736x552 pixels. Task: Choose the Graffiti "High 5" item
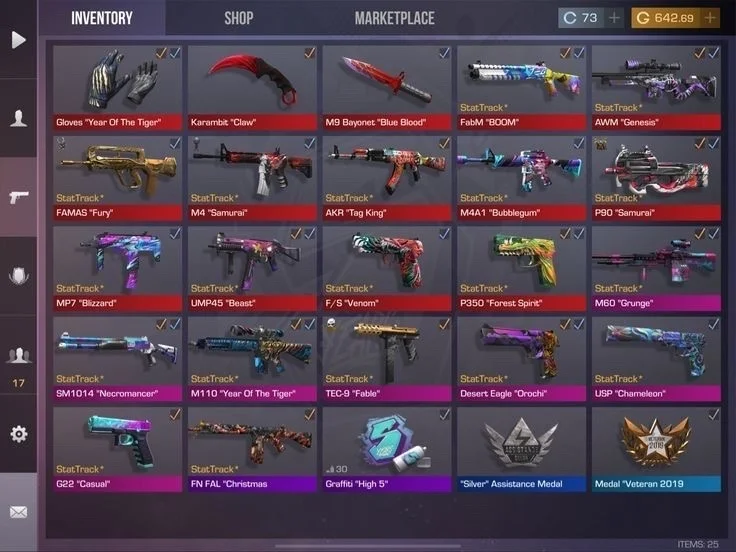pyautogui.click(x=387, y=446)
